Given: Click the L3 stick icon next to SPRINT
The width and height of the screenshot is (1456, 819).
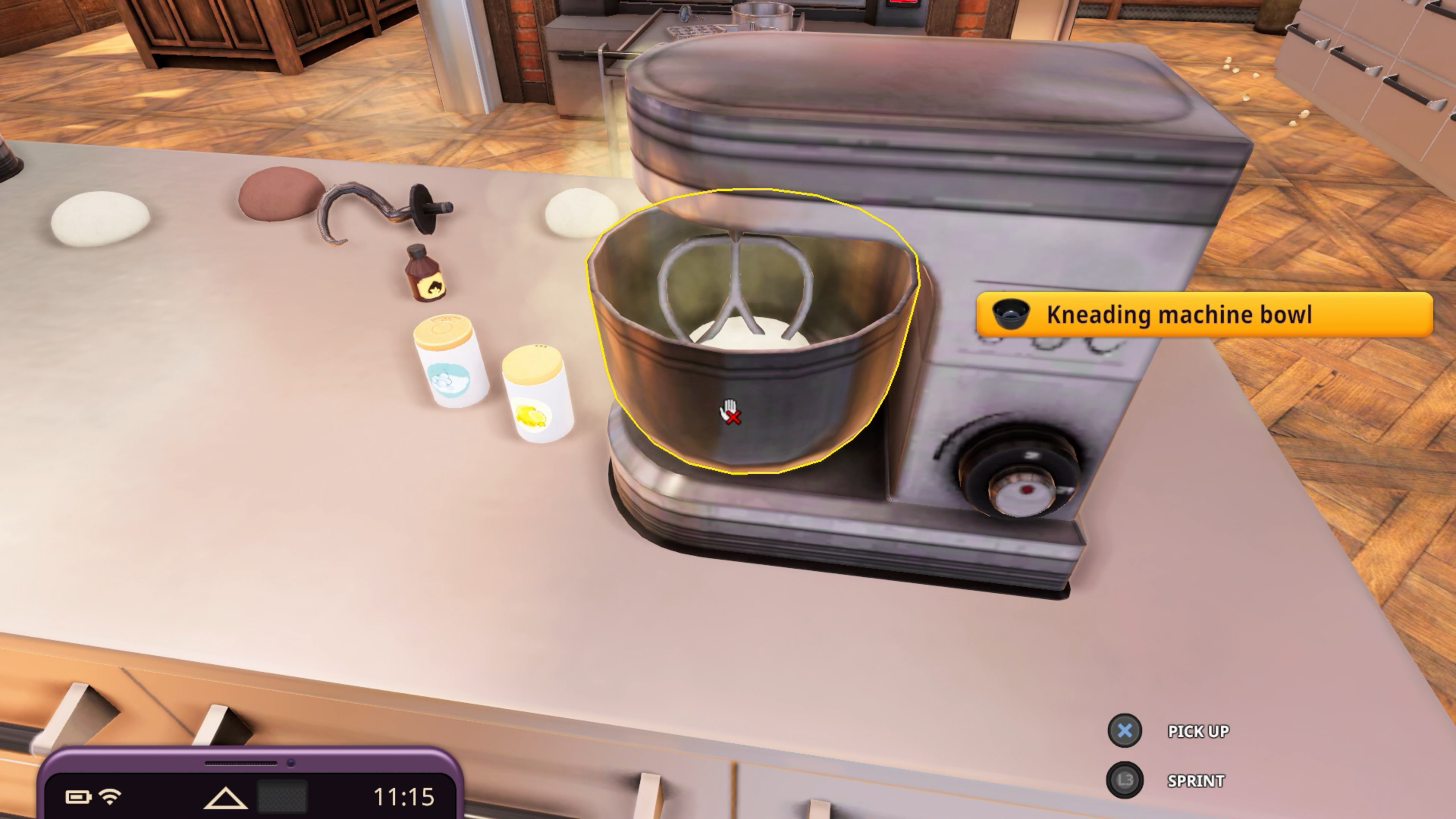Looking at the screenshot, I should pos(1125,781).
